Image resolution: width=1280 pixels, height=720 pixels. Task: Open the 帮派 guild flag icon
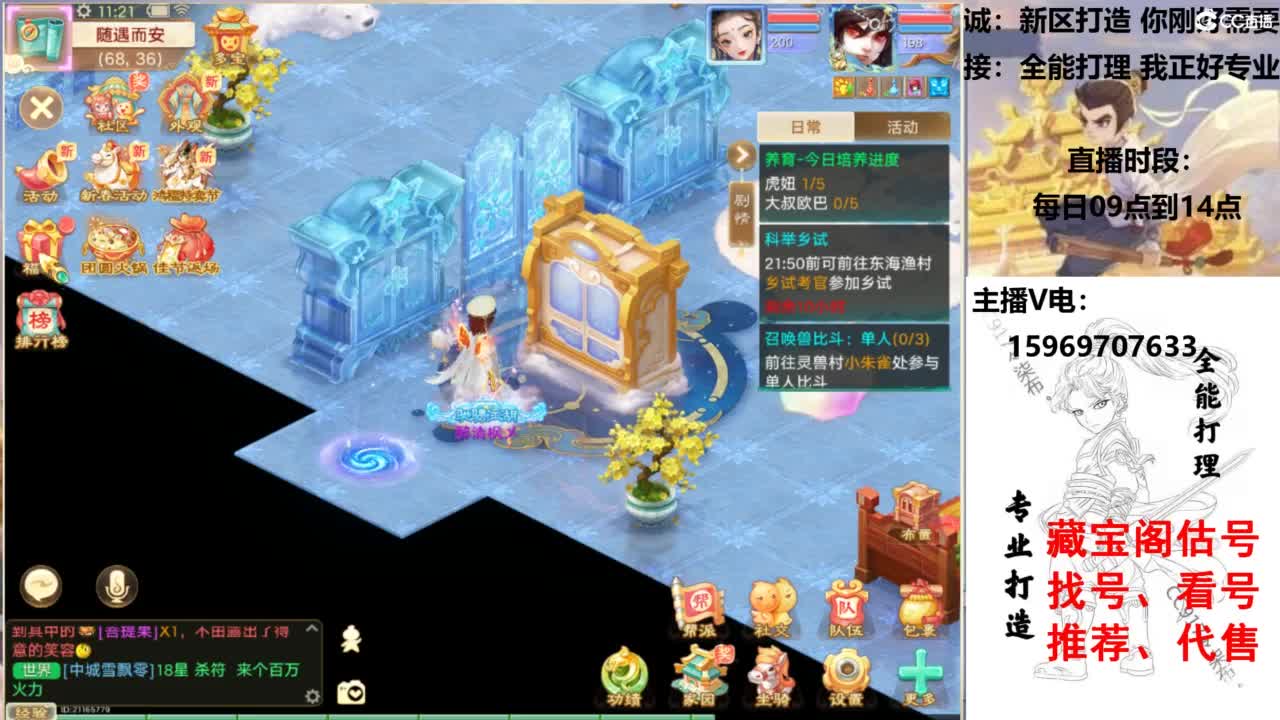(x=700, y=603)
